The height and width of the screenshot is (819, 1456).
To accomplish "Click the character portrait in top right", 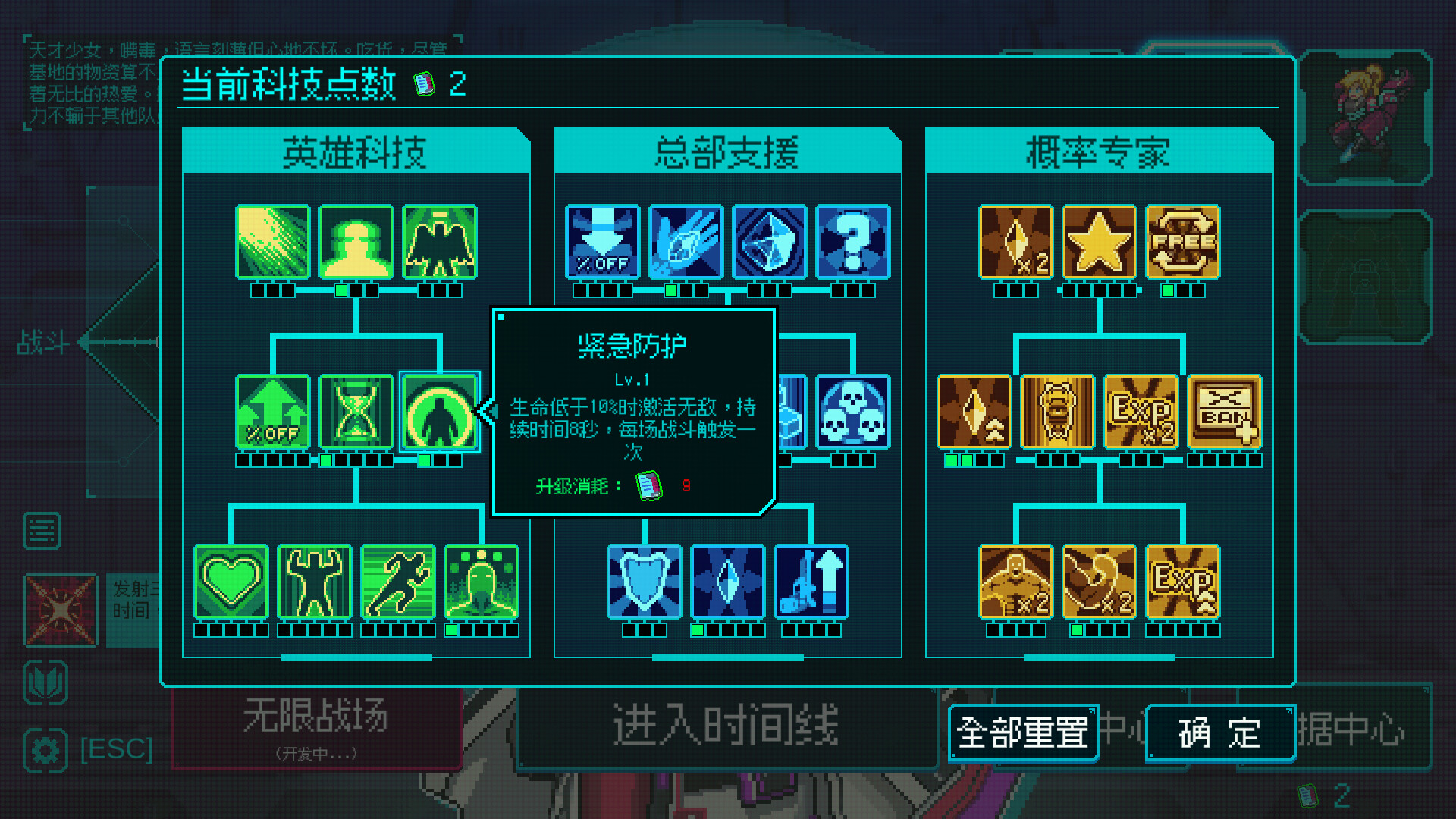I will point(1363,114).
